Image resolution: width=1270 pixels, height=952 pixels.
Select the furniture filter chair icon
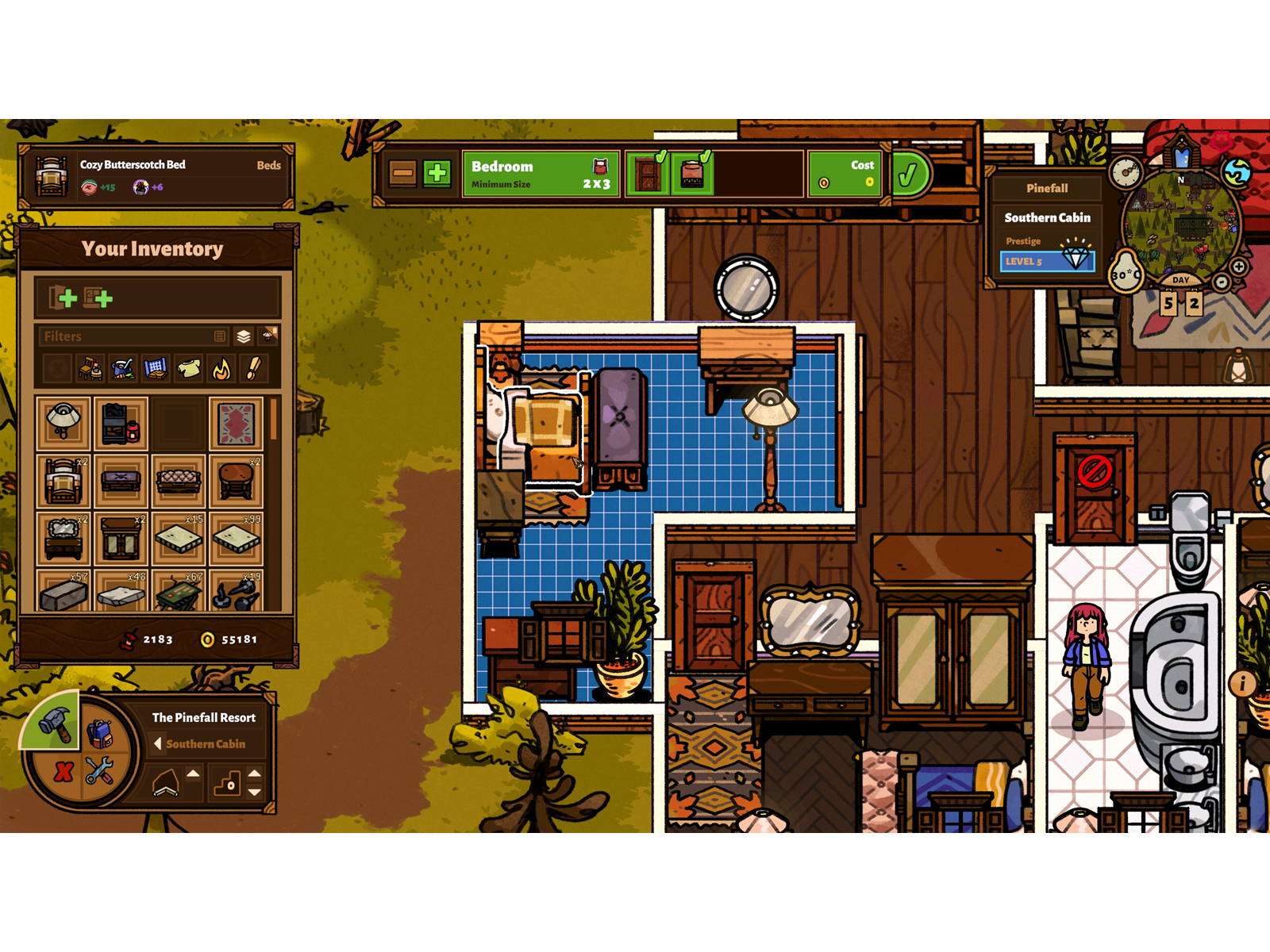point(90,367)
